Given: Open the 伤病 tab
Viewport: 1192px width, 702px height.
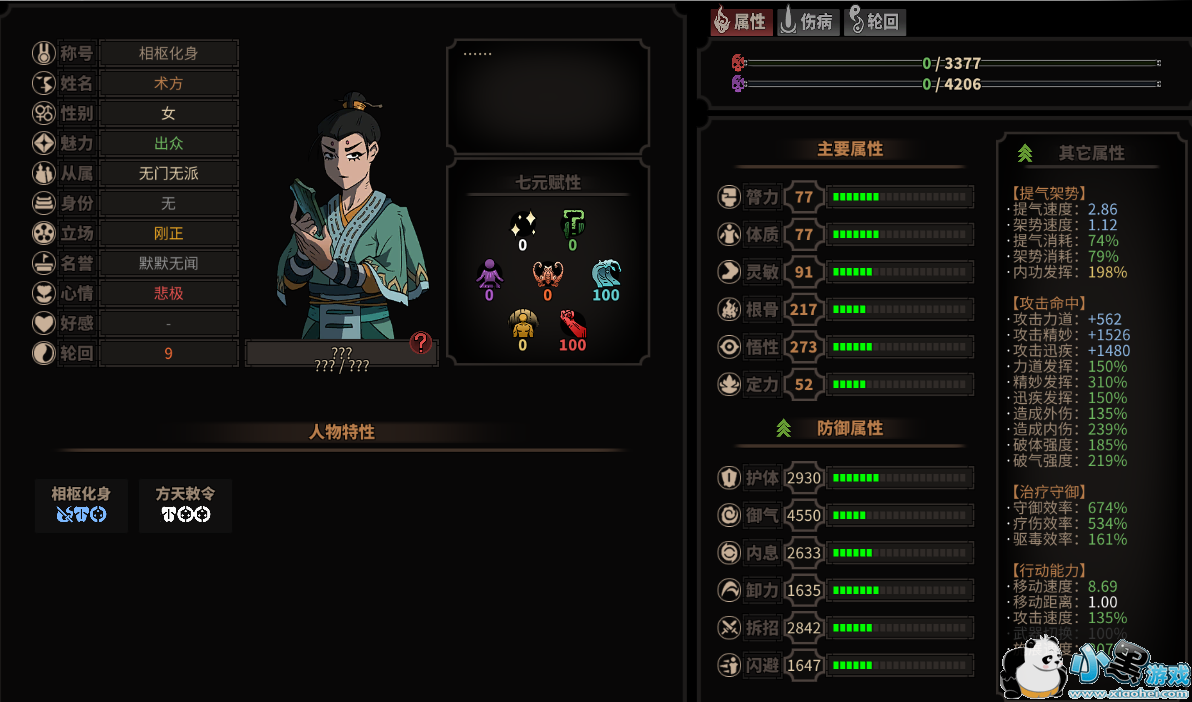Looking at the screenshot, I should tap(808, 21).
